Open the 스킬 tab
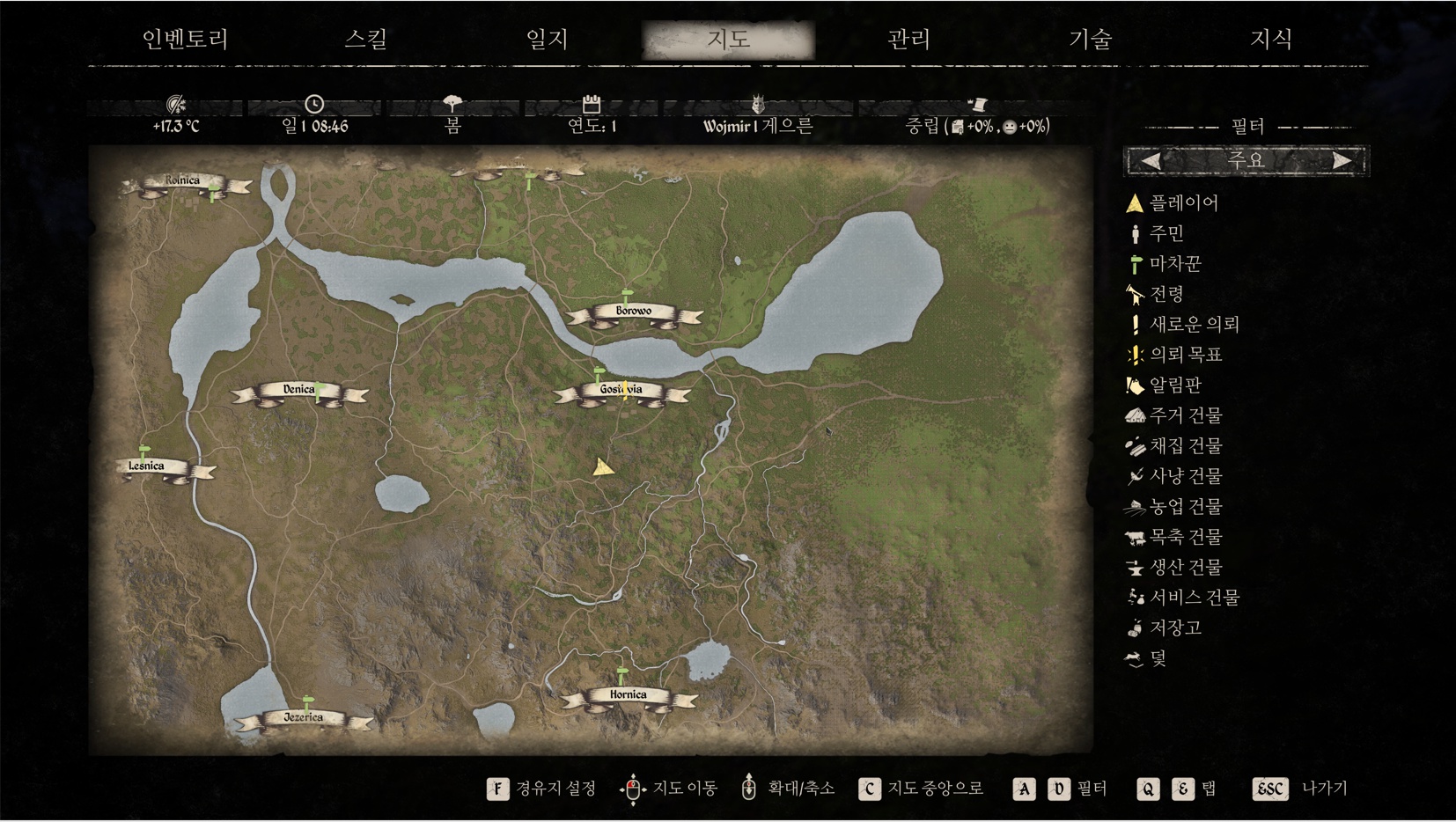The height and width of the screenshot is (822, 1456). (366, 40)
